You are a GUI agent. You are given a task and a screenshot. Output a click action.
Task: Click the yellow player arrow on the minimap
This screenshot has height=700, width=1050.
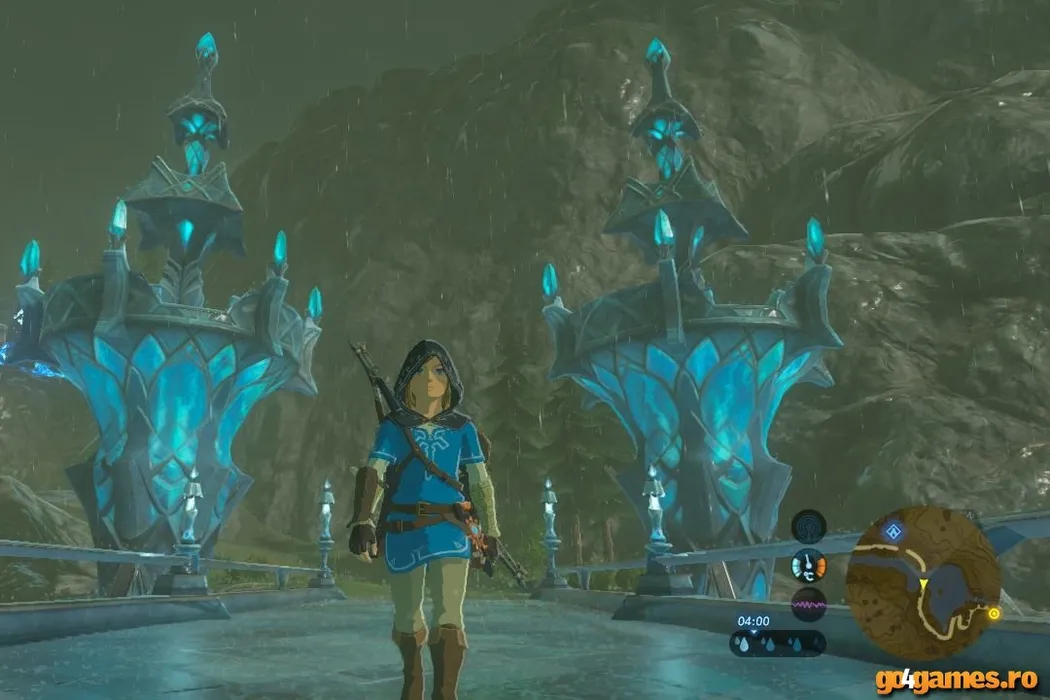tap(924, 583)
